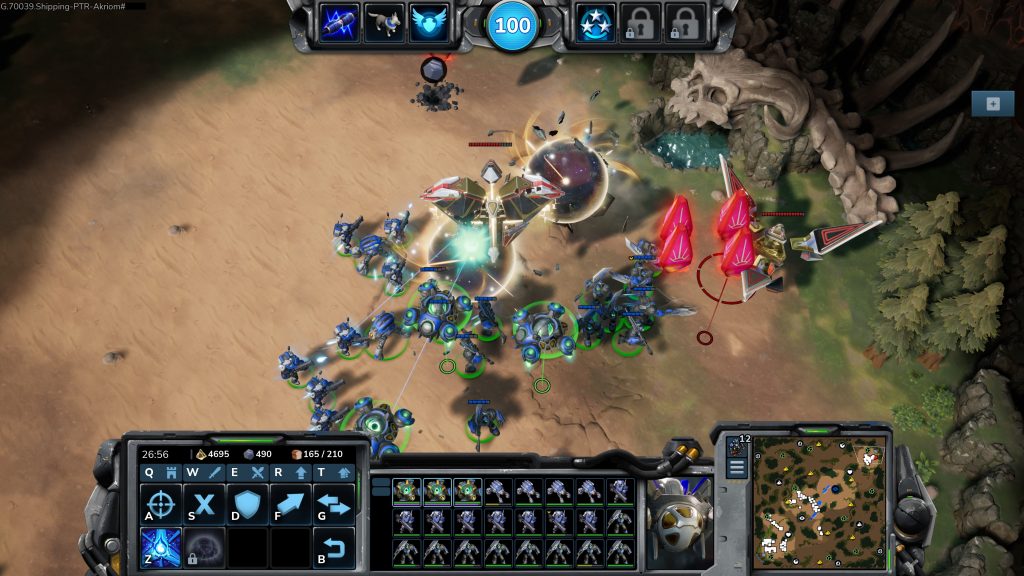Image resolution: width=1024 pixels, height=576 pixels.
Task: Activate the Attack crosshair command
Action: [x=161, y=505]
